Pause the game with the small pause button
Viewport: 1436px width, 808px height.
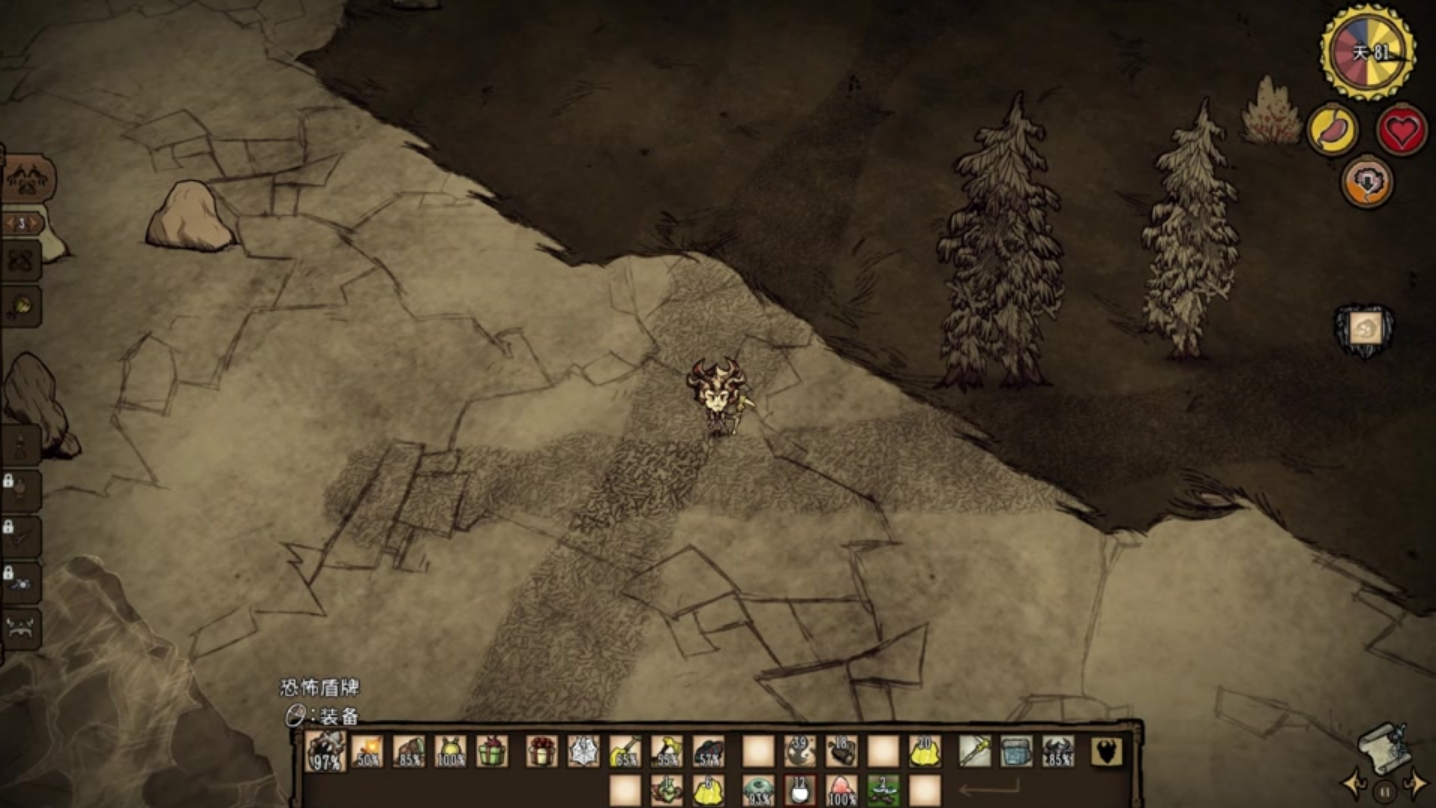(x=1384, y=791)
